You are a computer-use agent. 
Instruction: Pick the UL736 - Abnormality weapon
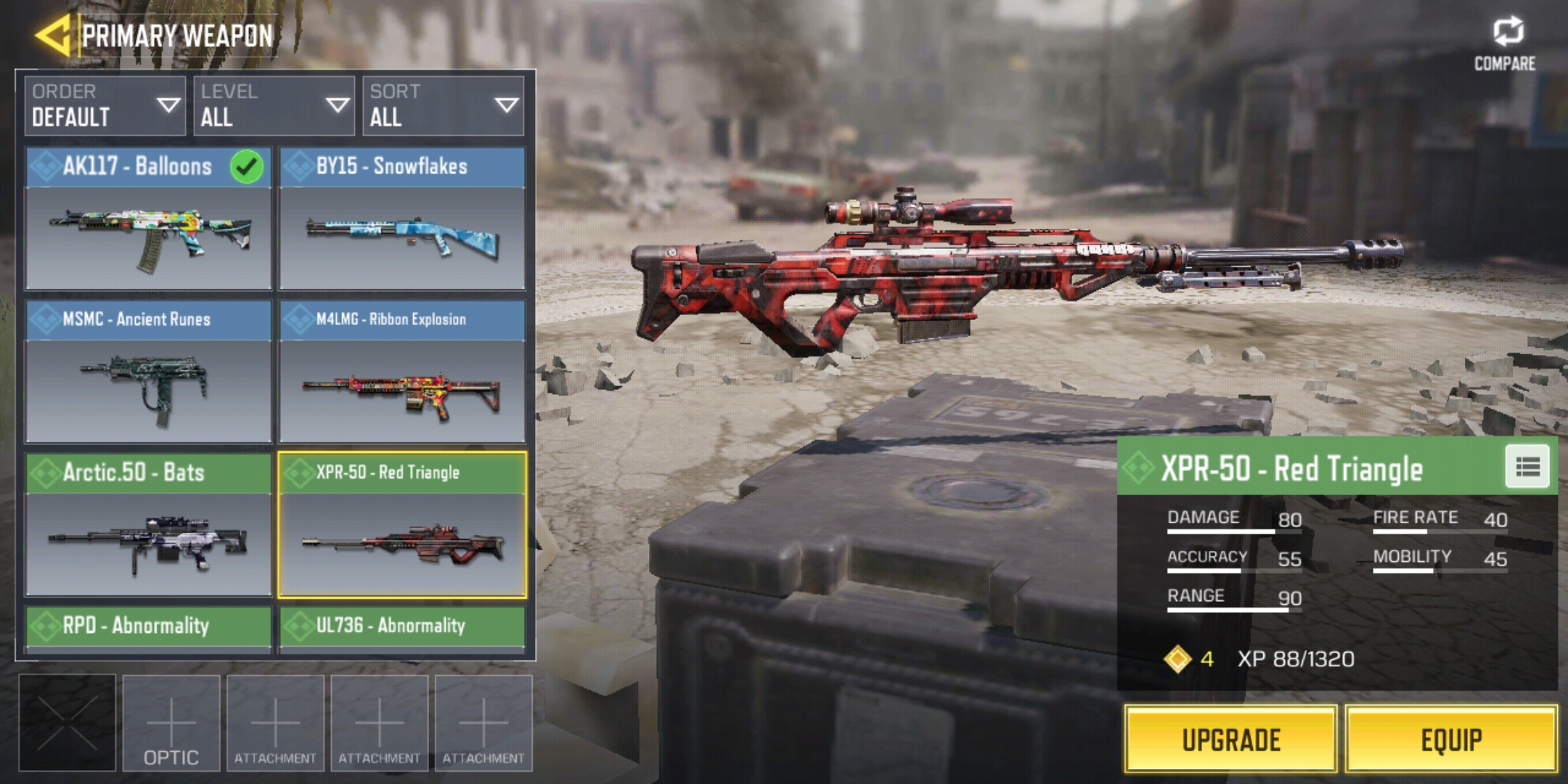[x=402, y=627]
